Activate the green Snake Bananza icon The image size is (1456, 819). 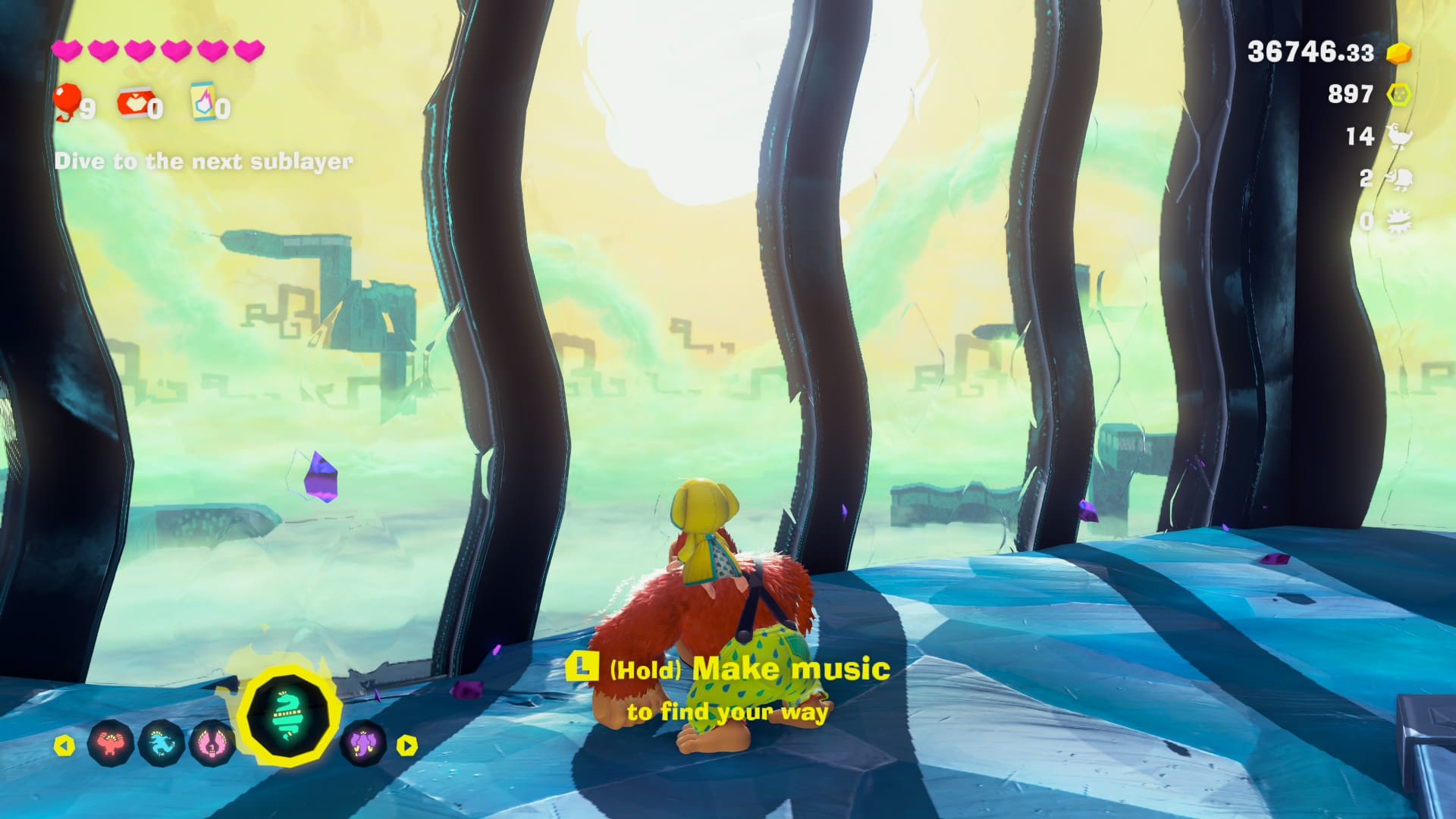(288, 716)
